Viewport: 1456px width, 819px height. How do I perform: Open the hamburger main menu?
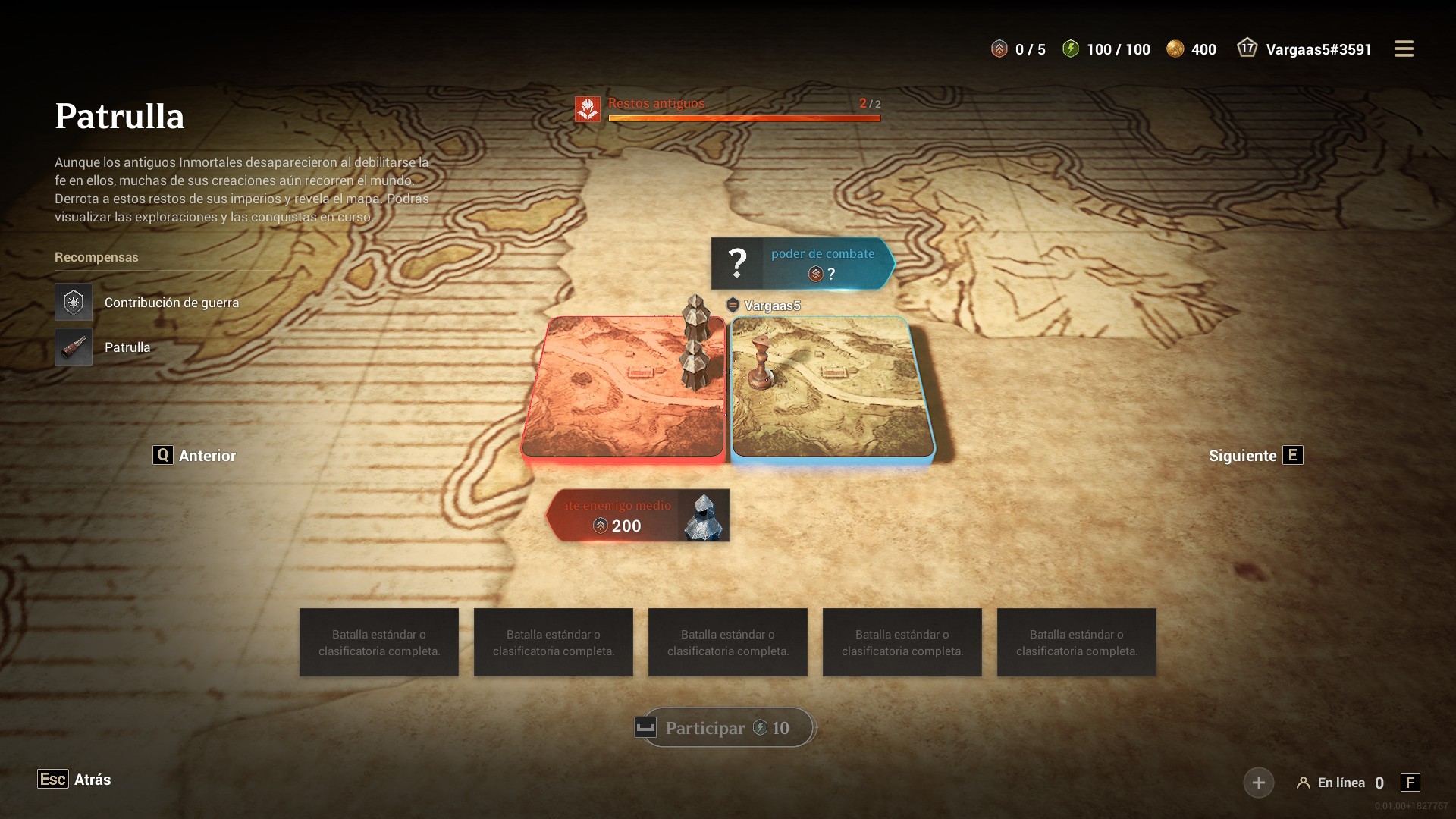click(1404, 49)
